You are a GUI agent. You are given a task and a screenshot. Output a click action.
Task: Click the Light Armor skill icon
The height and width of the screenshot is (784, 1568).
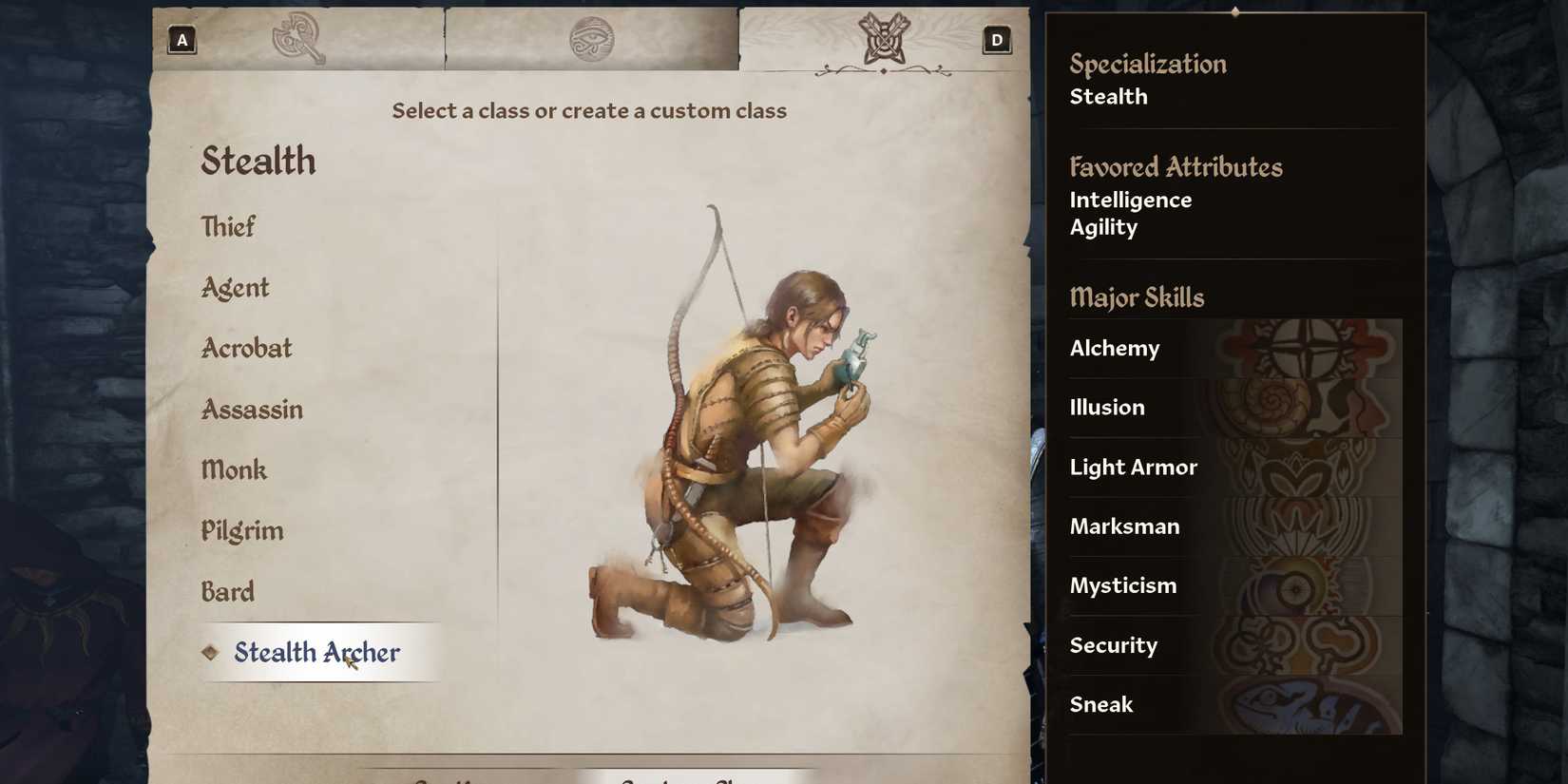pos(1311,467)
